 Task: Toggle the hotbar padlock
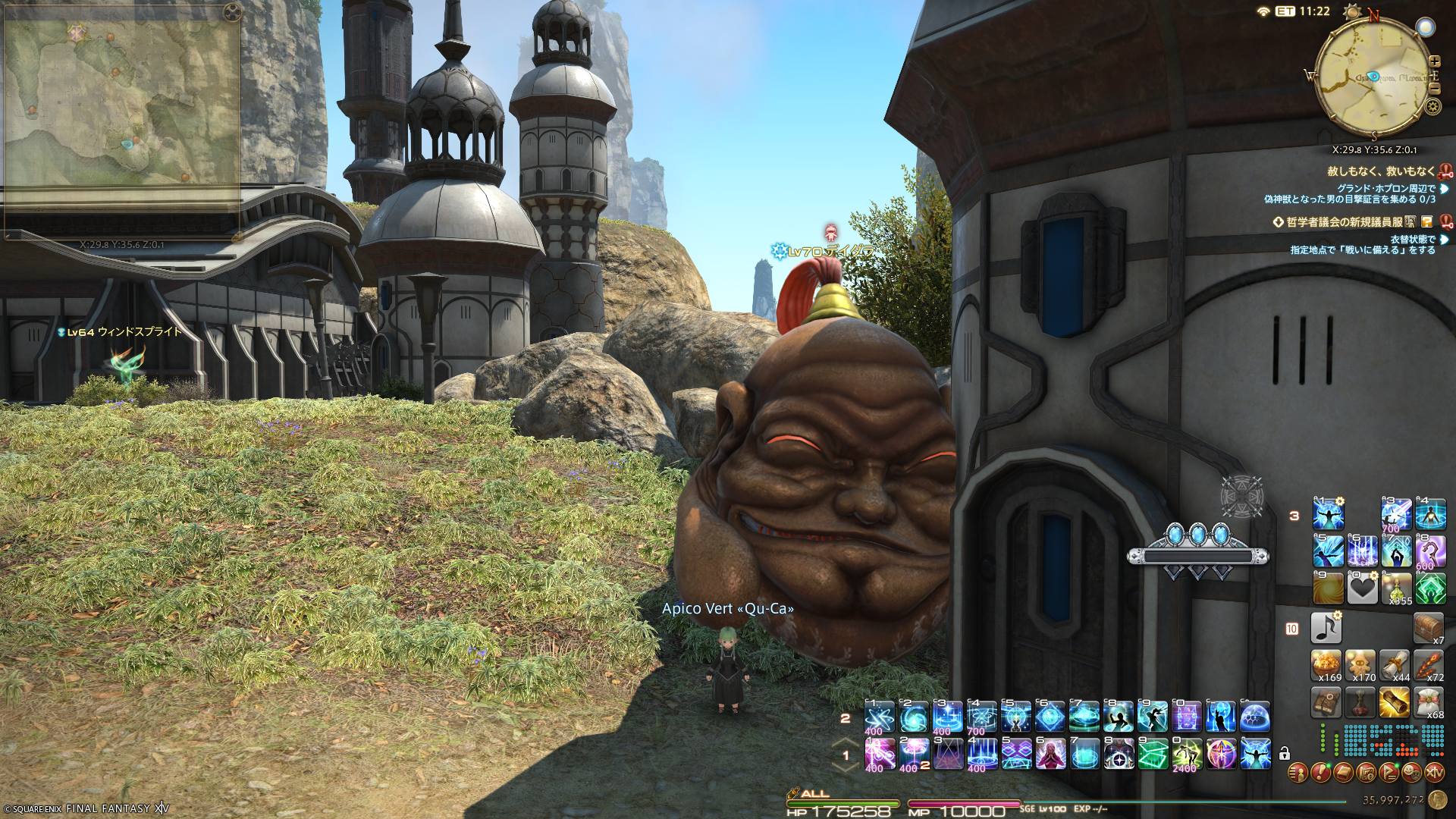[1284, 754]
